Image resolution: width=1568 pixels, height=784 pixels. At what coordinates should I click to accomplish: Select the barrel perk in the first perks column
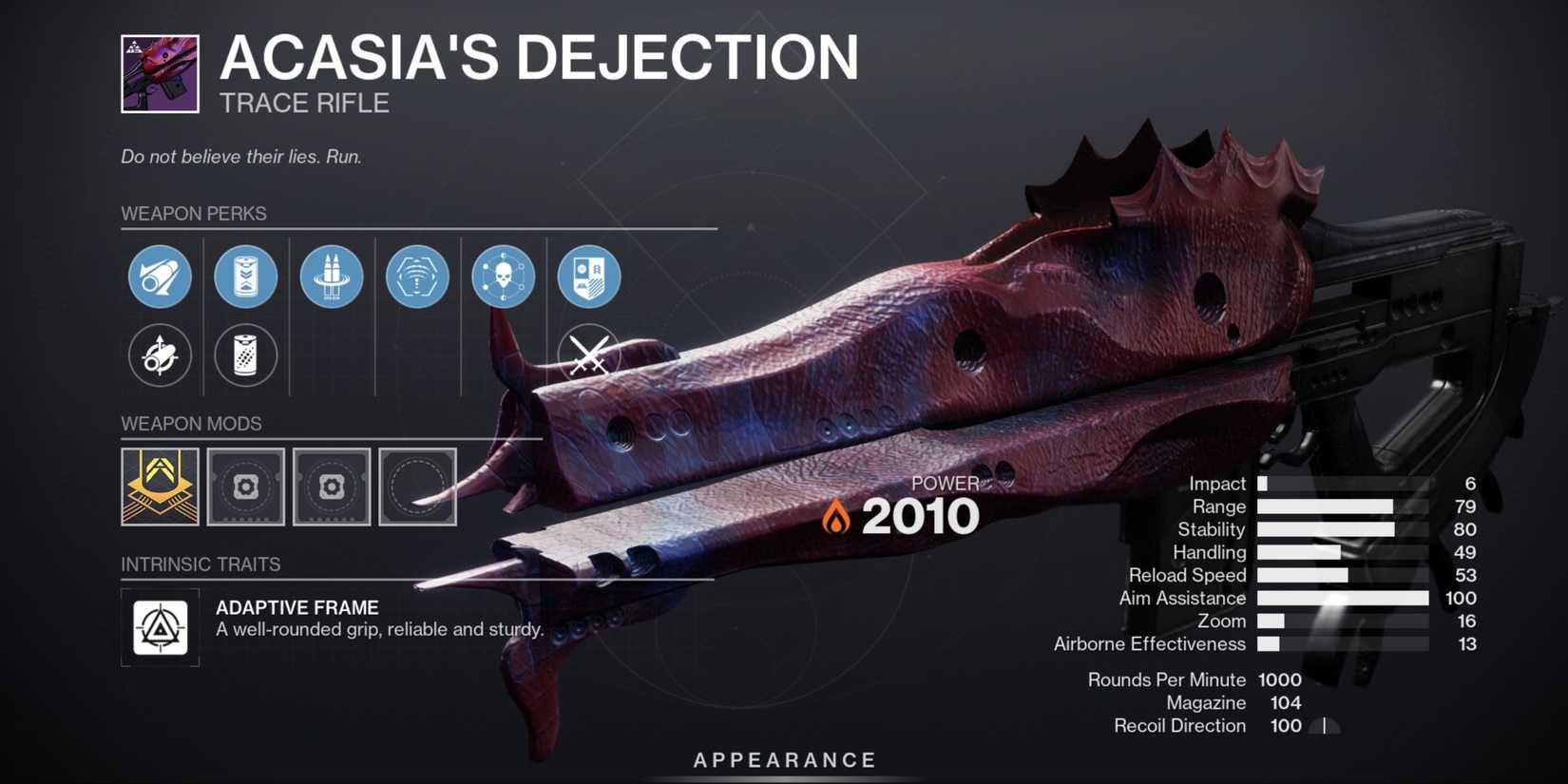coord(159,277)
